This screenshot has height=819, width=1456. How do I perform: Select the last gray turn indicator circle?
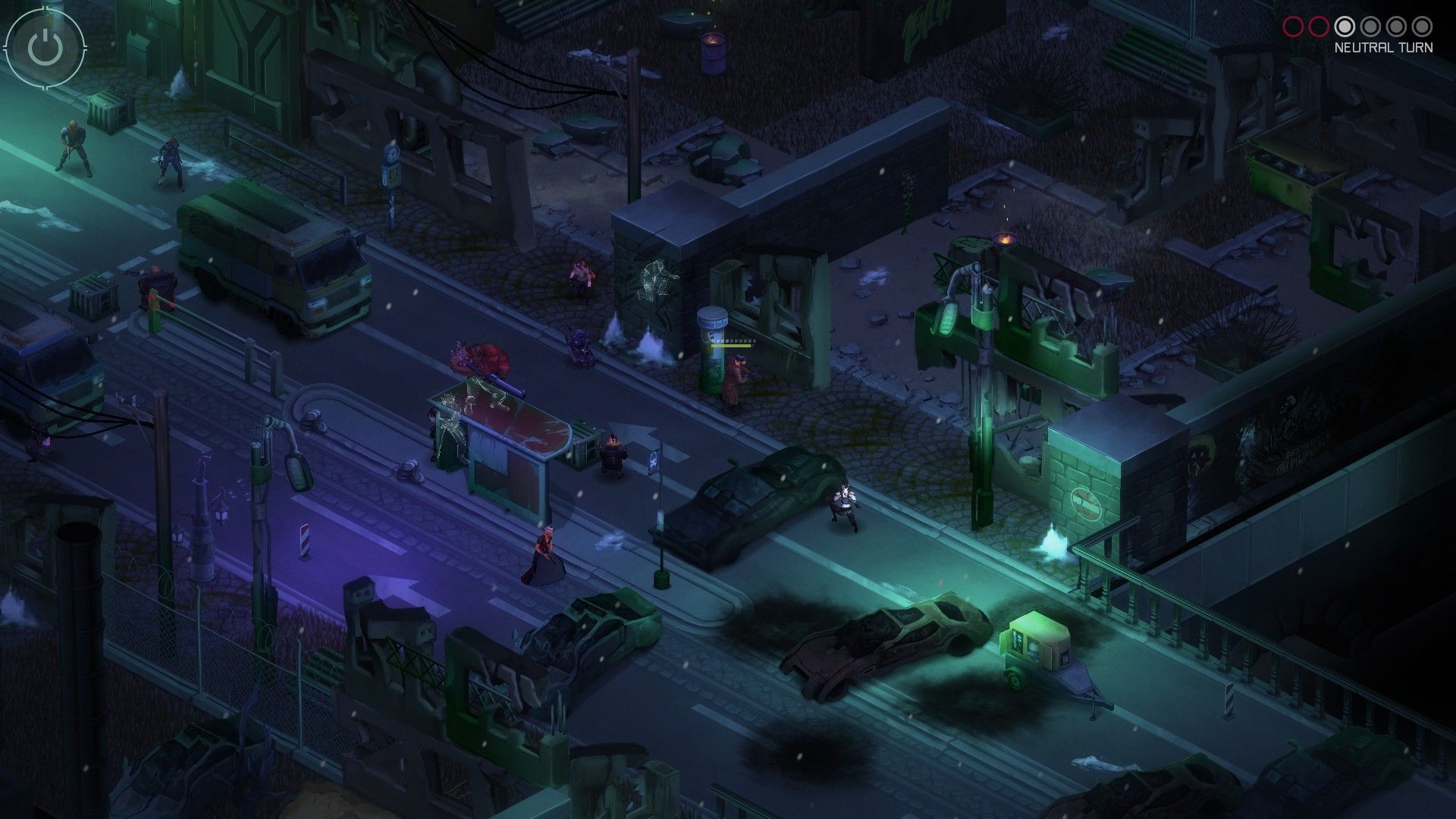[1423, 25]
